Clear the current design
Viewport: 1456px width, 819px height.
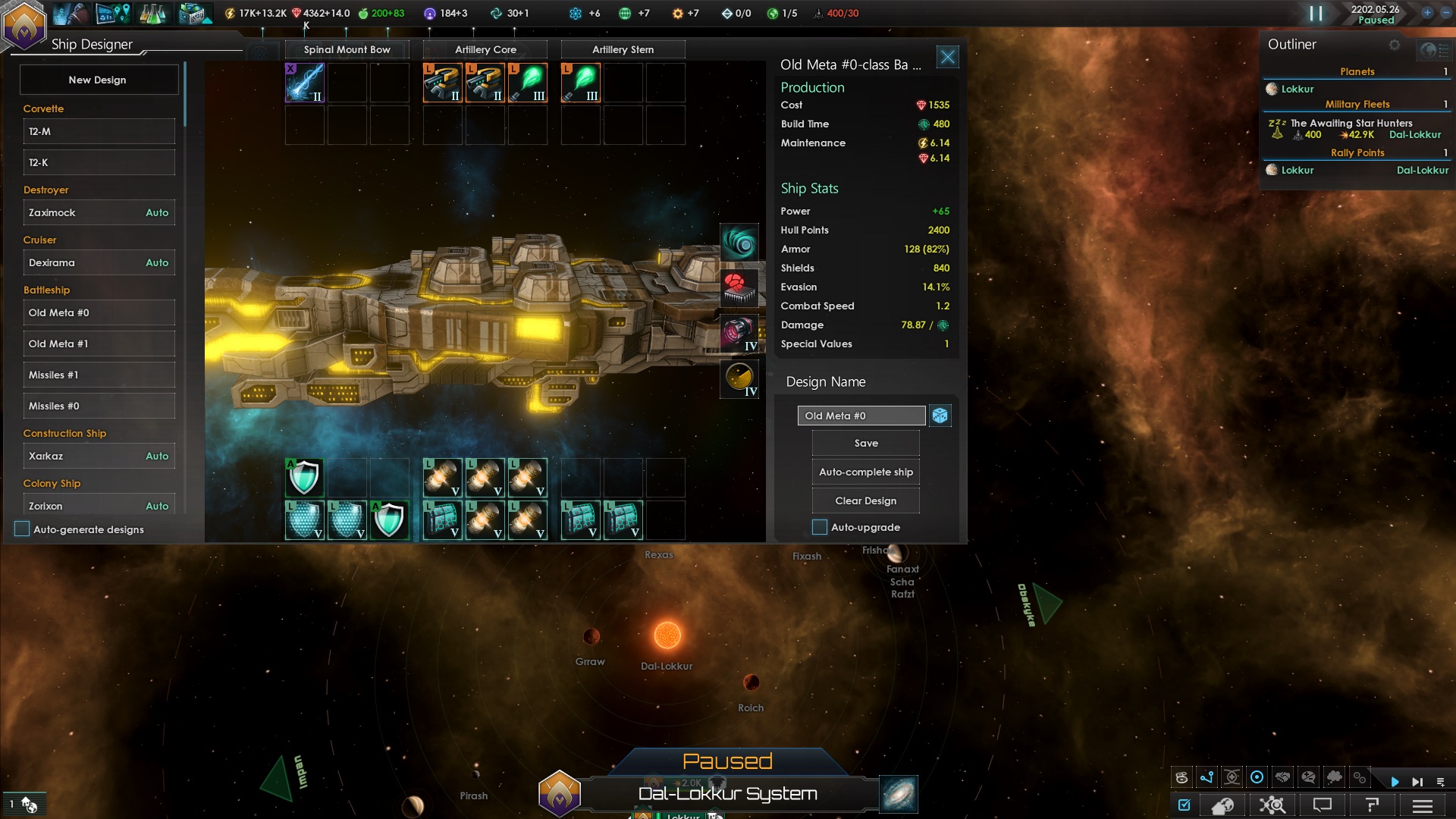865,500
